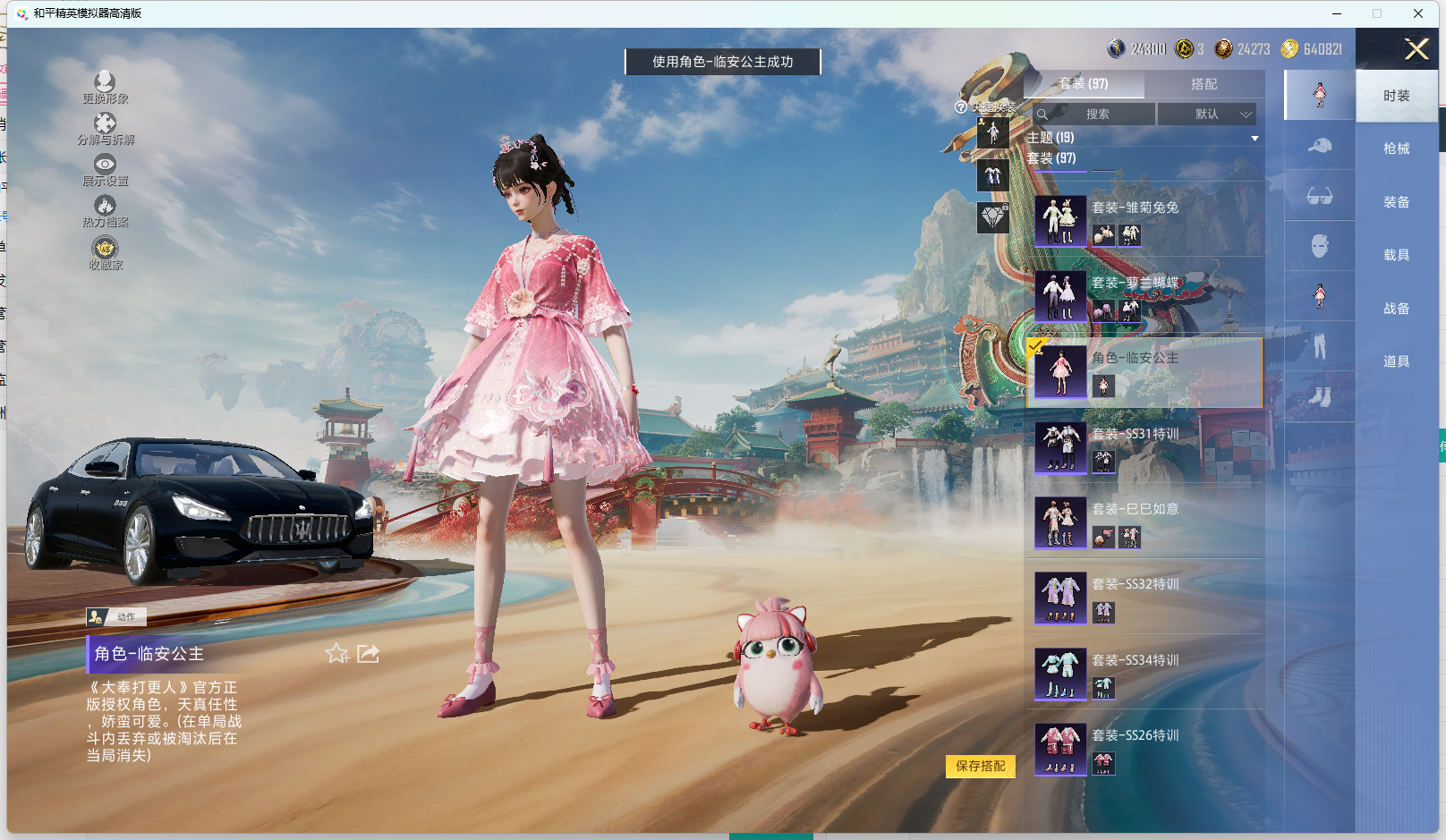The image size is (1446, 840).
Task: Close the wardrobe with the X button
Action: (x=1416, y=49)
